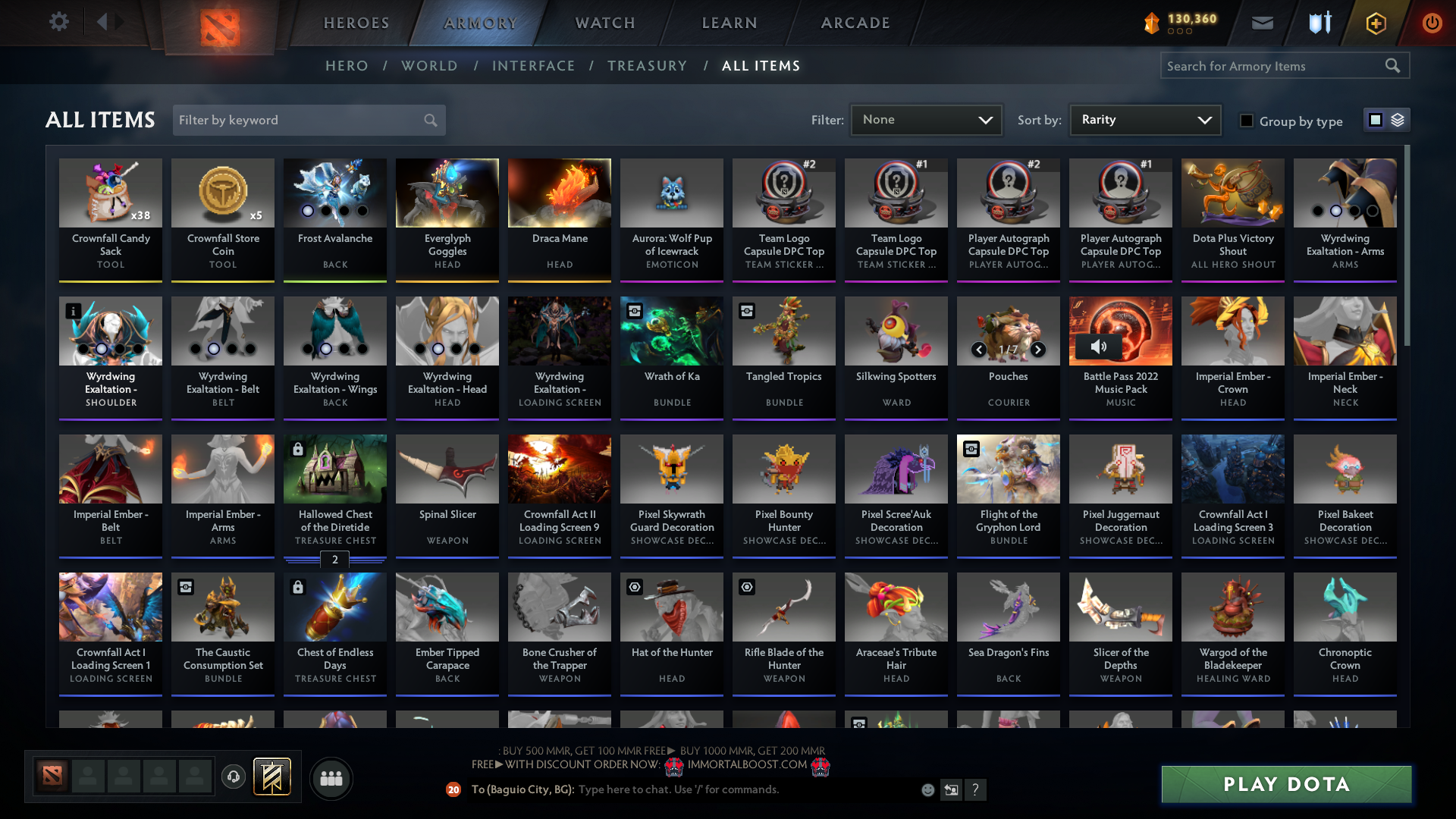Click the red power button to exit
The width and height of the screenshot is (1456, 819).
(1432, 23)
